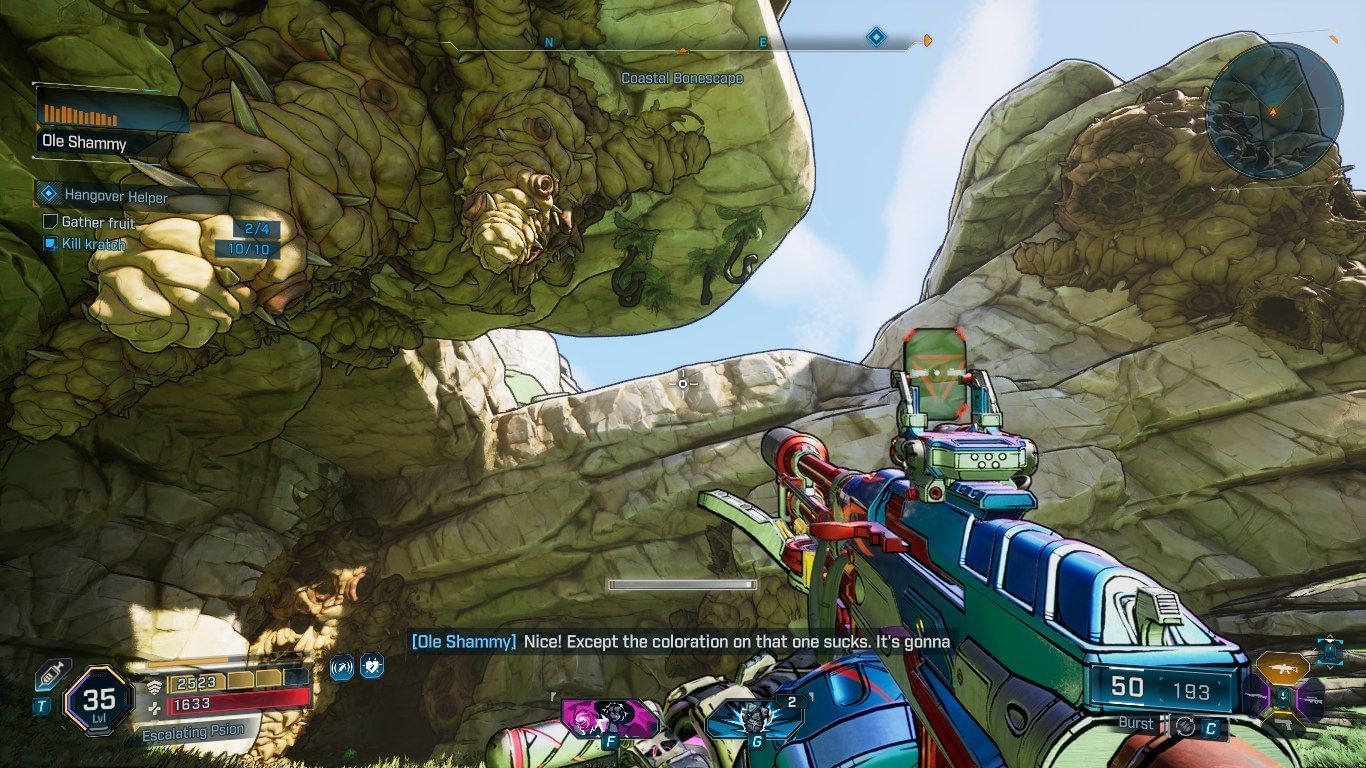Open the circular minimap
Viewport: 1366px width, 768px height.
coord(1273,107)
